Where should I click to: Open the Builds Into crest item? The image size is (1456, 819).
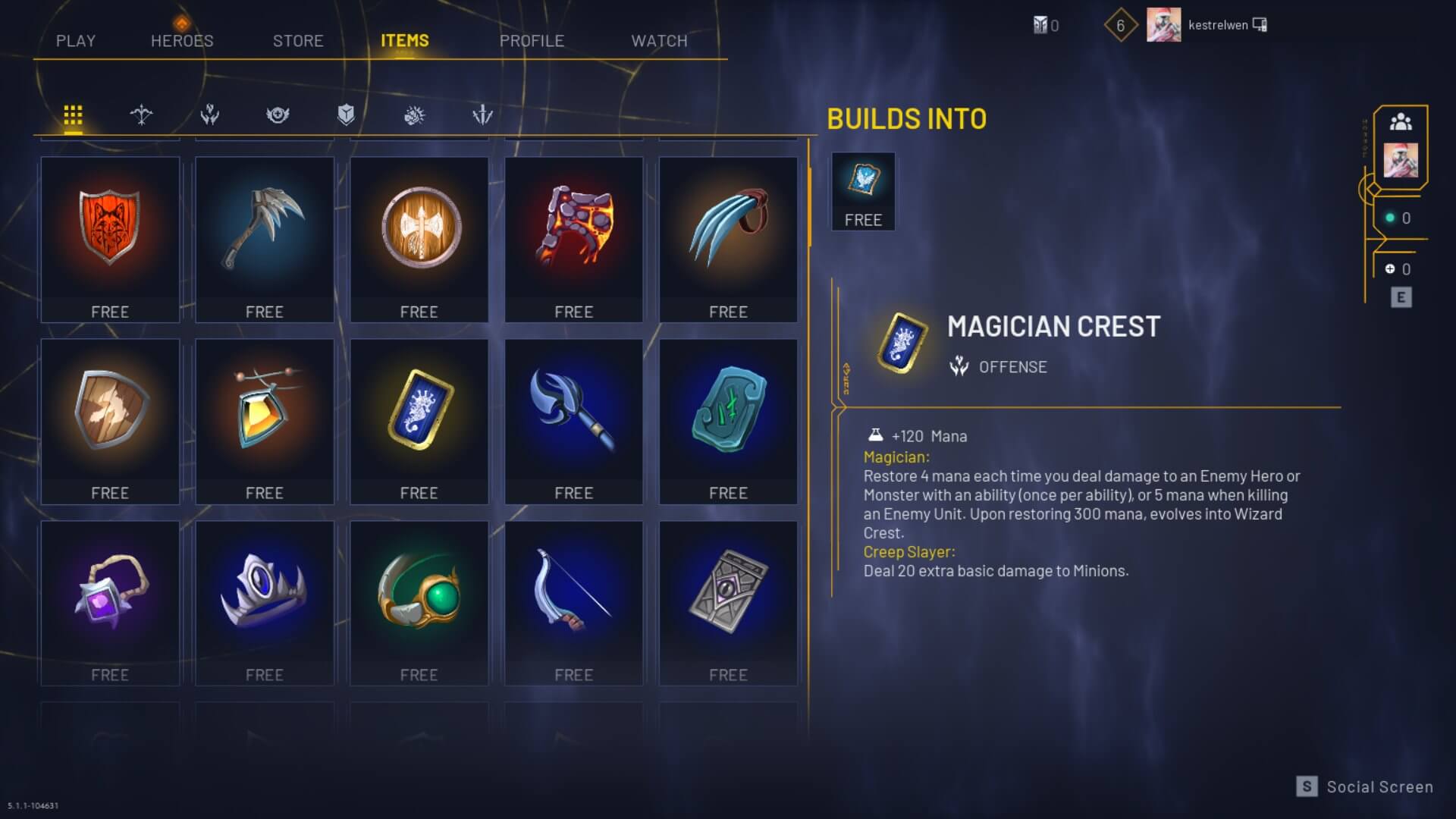[x=863, y=191]
